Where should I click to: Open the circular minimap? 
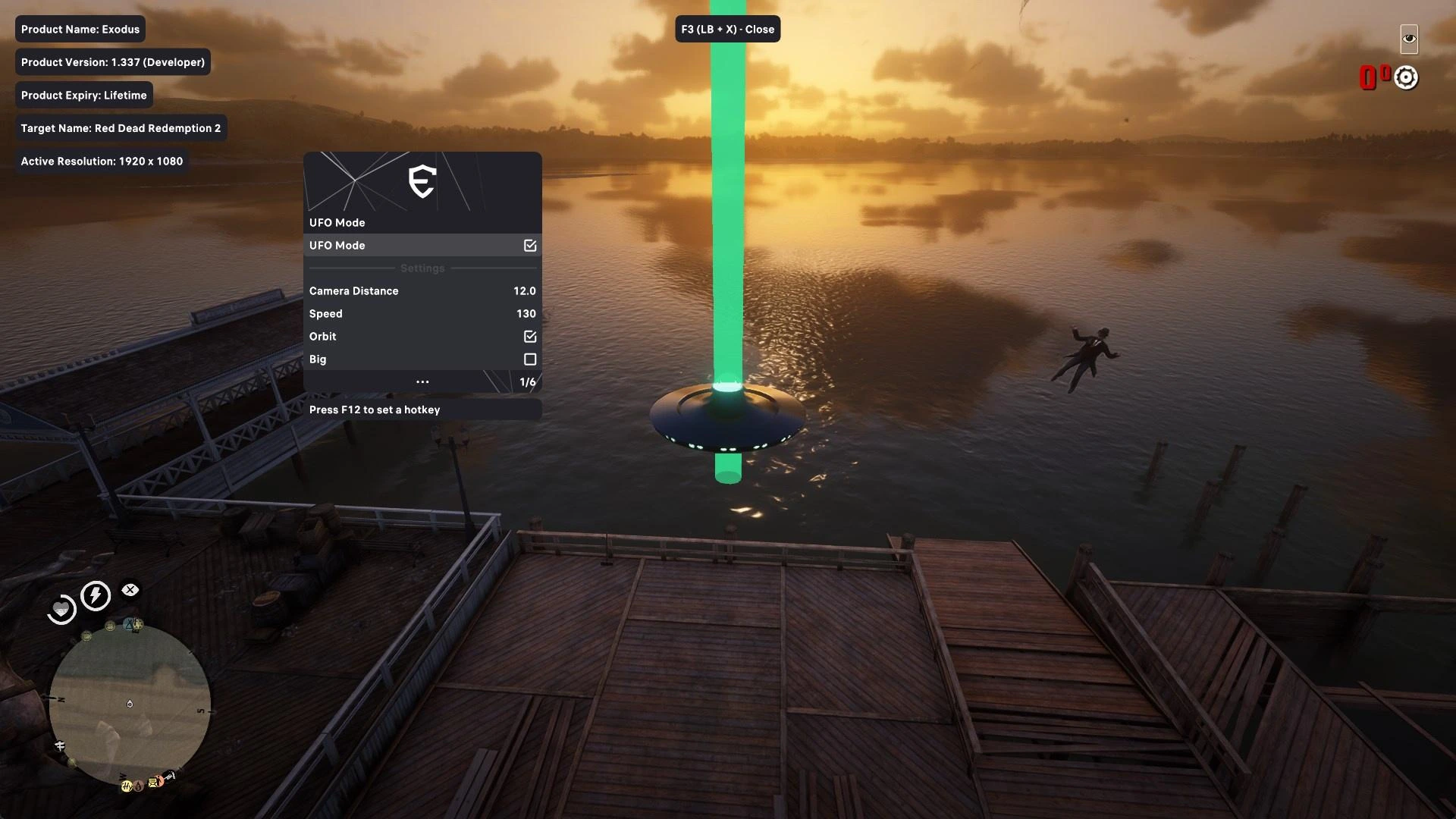130,704
